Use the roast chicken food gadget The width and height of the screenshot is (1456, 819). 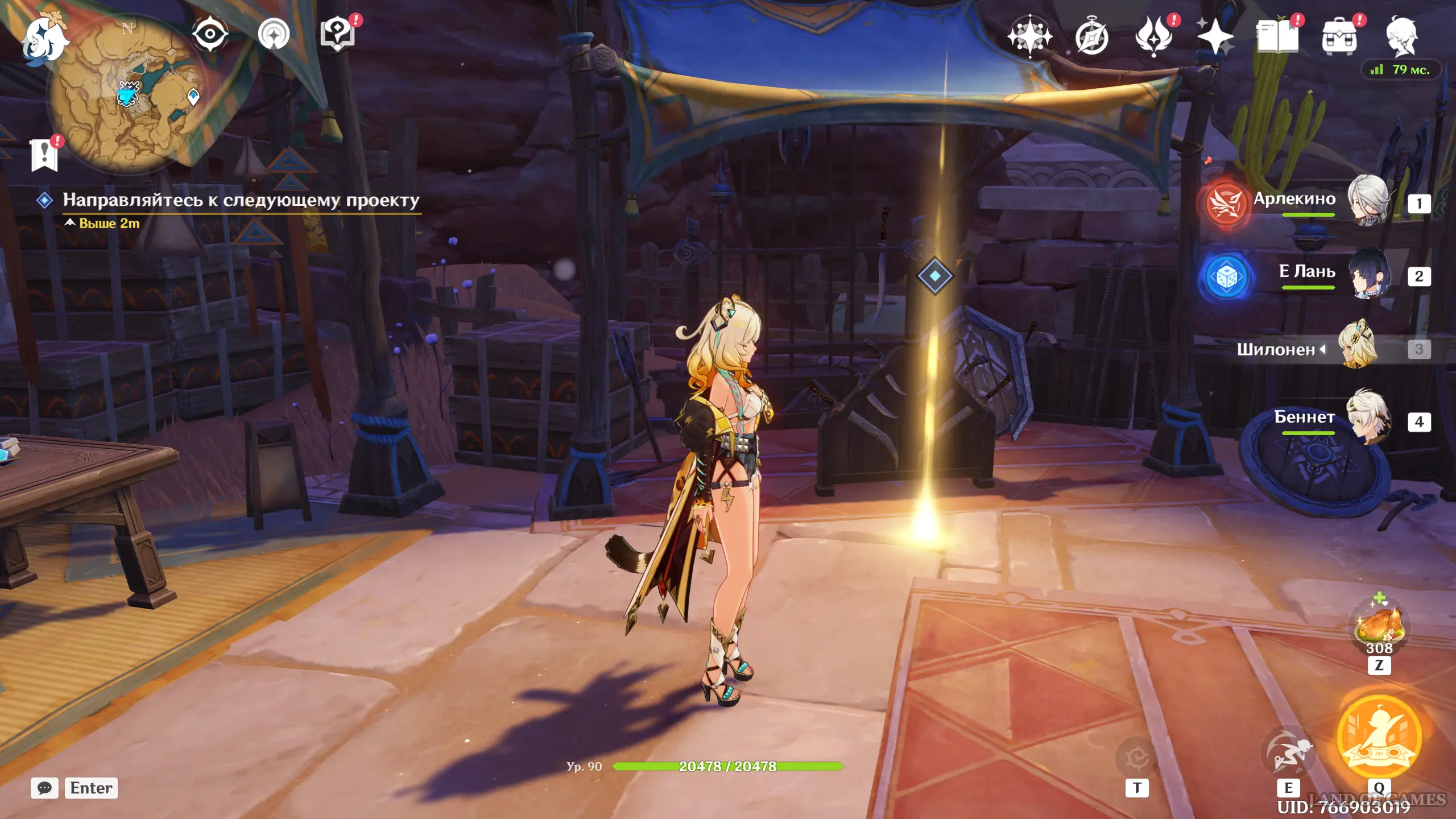[1379, 626]
